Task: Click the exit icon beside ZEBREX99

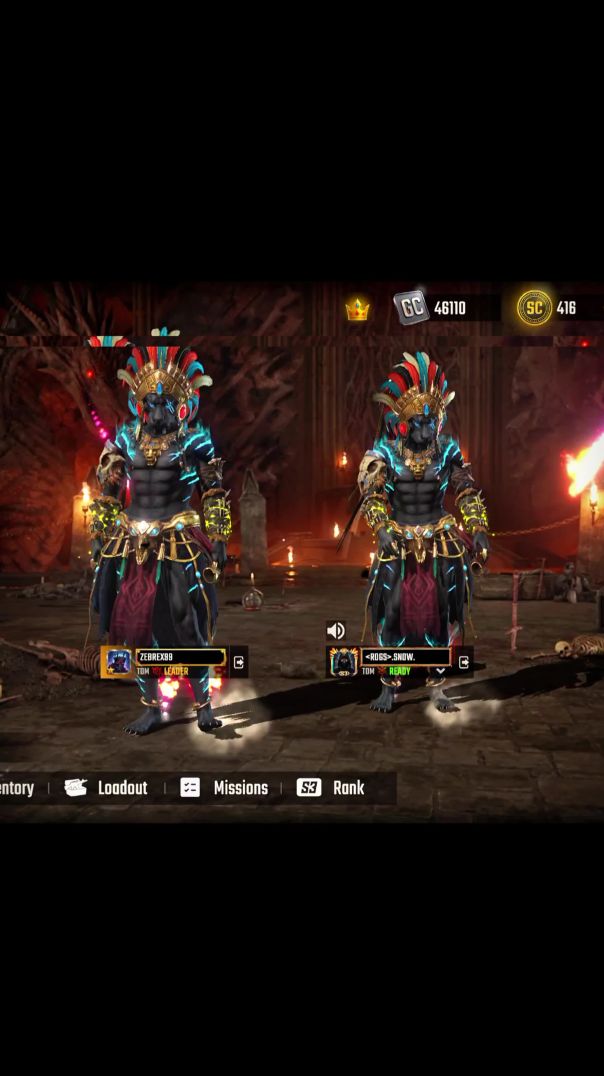Action: click(239, 662)
